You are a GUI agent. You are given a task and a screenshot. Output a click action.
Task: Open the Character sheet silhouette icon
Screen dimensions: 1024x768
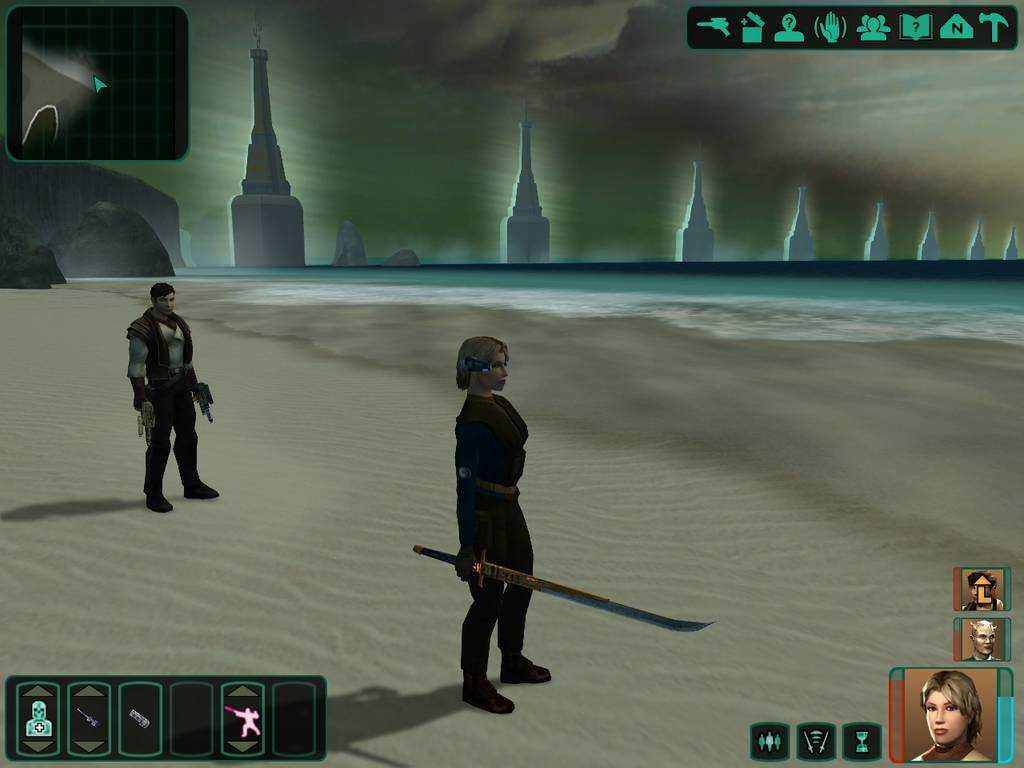(x=789, y=27)
